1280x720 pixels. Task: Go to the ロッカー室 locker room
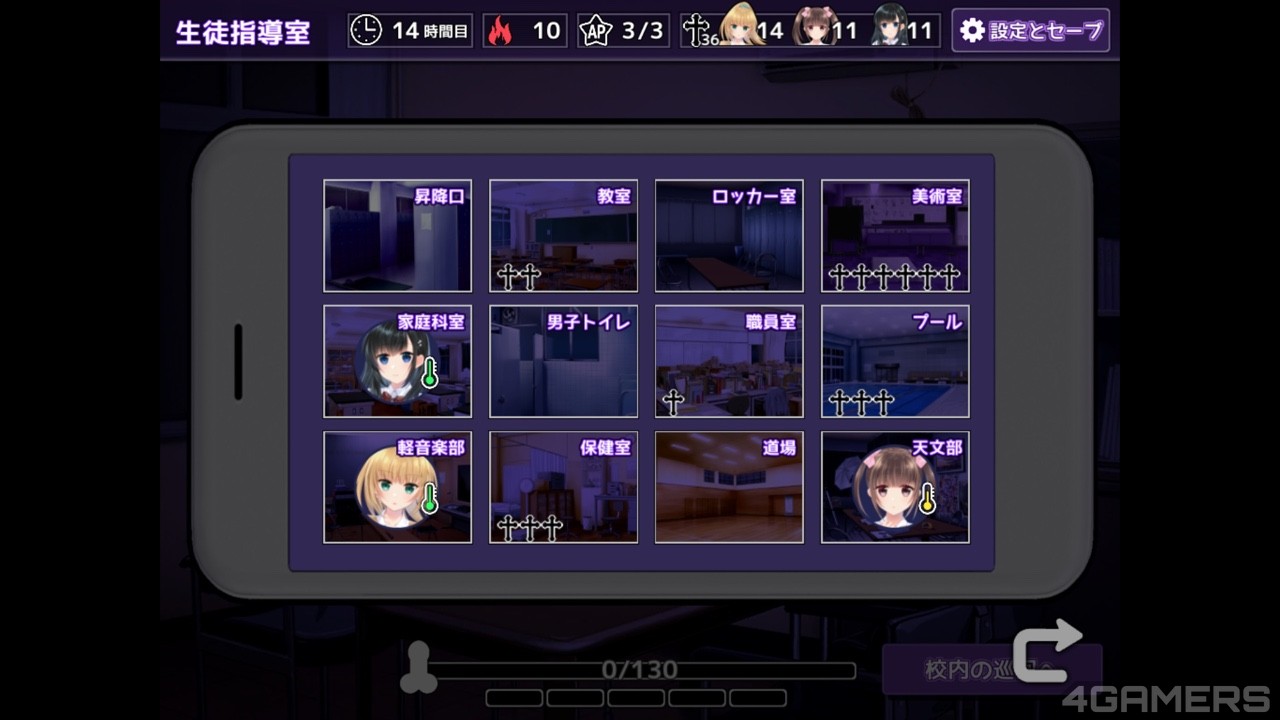click(729, 236)
